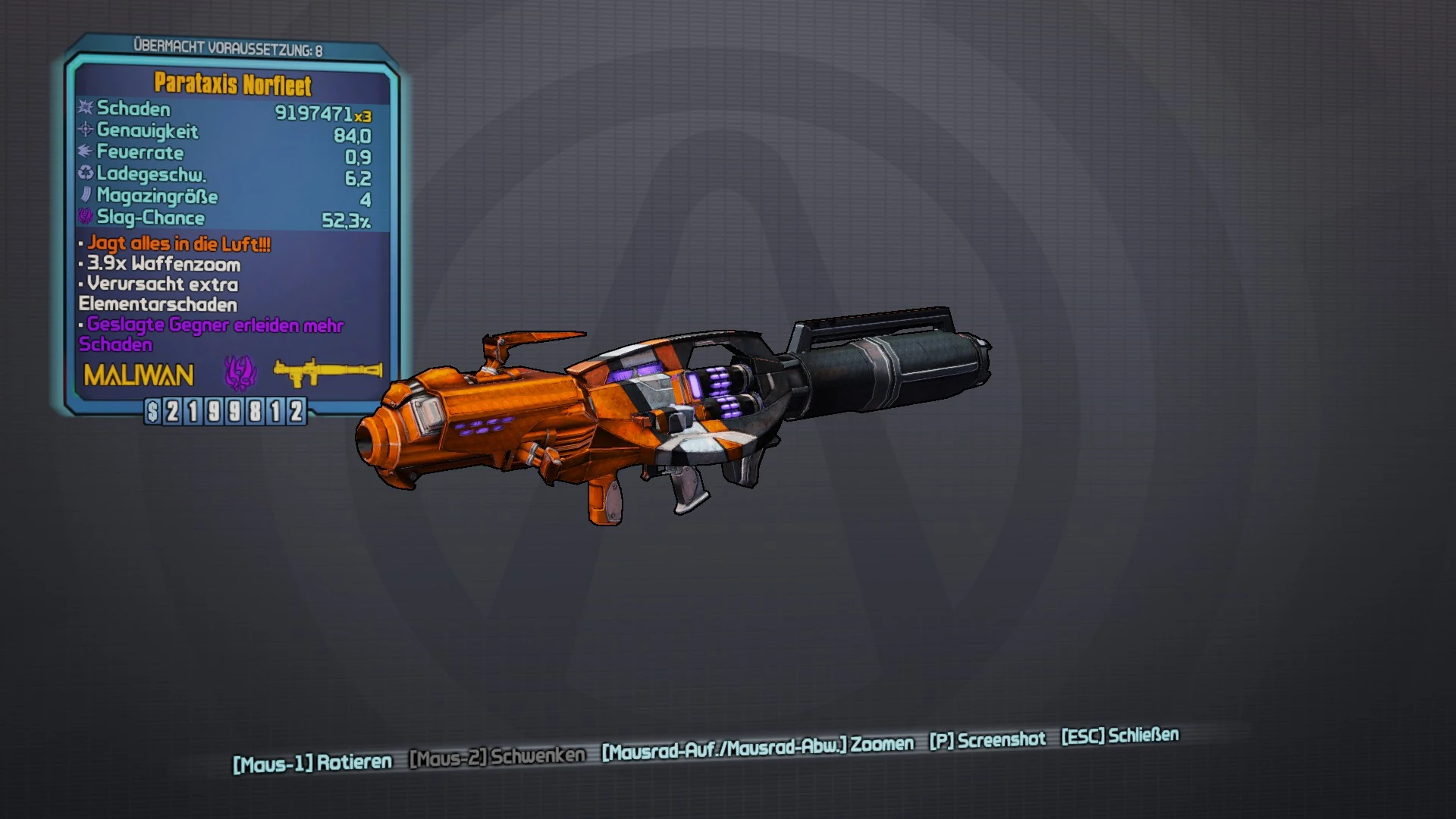Click the Schaden damage burst icon
Image resolution: width=1456 pixels, height=819 pixels.
click(83, 109)
